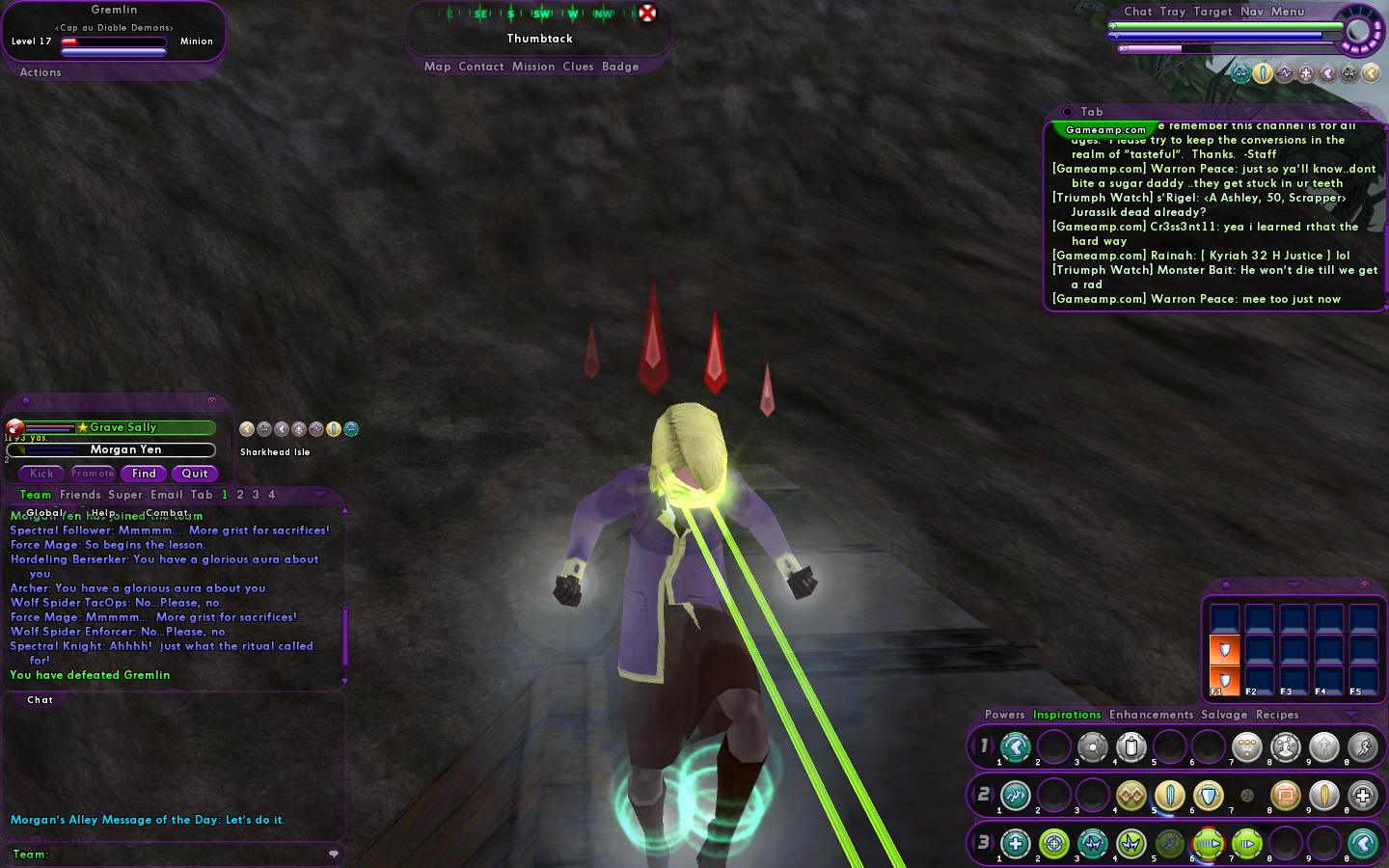
Task: Open the Map window
Action: pos(437,67)
